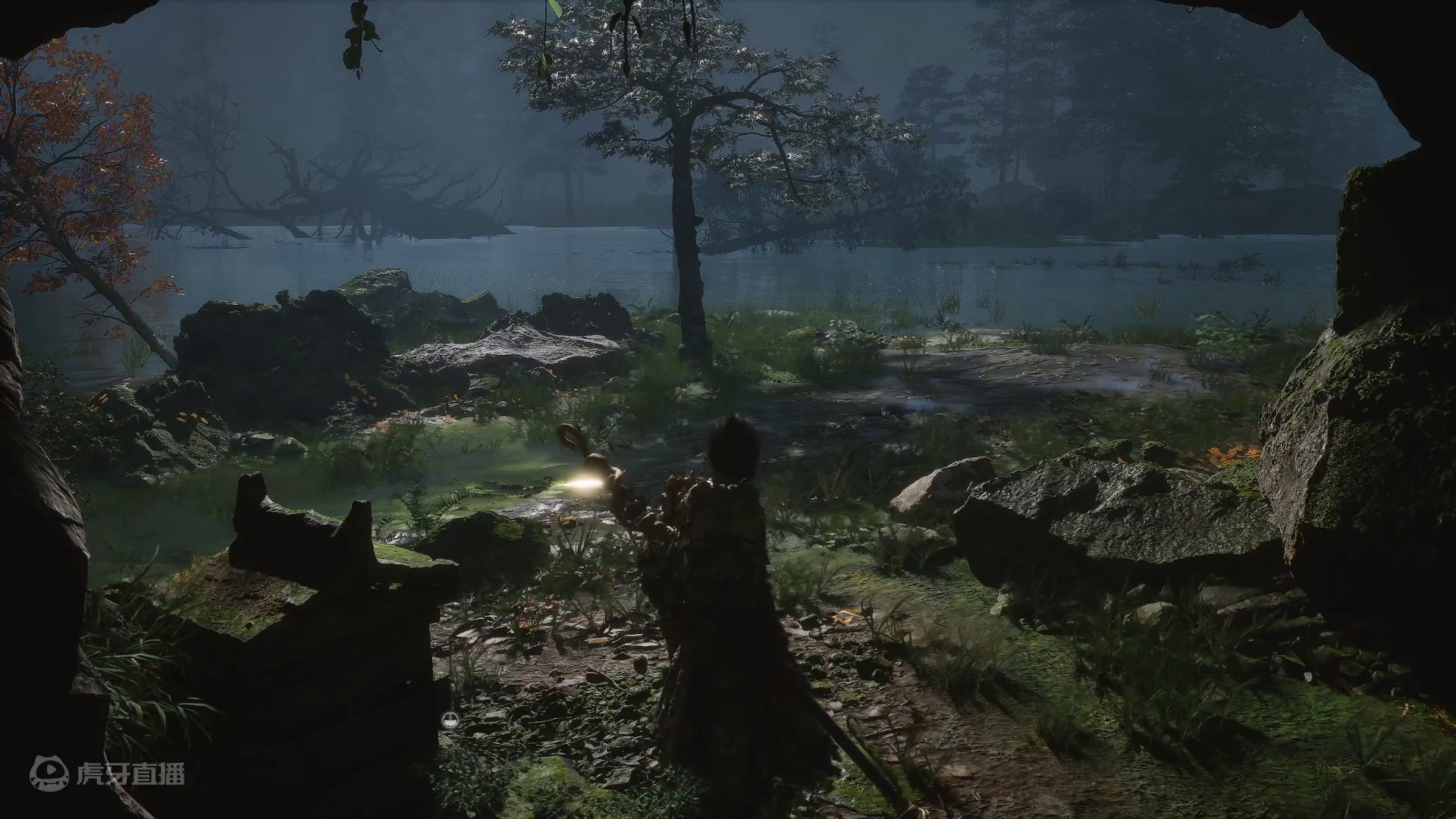Click the Huya Live watermark logo
The image size is (1456, 819).
[x=107, y=773]
